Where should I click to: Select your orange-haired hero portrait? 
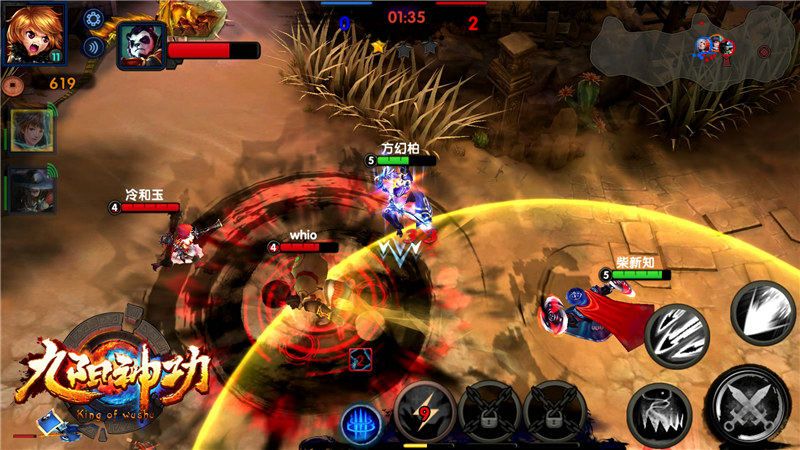[x=34, y=33]
